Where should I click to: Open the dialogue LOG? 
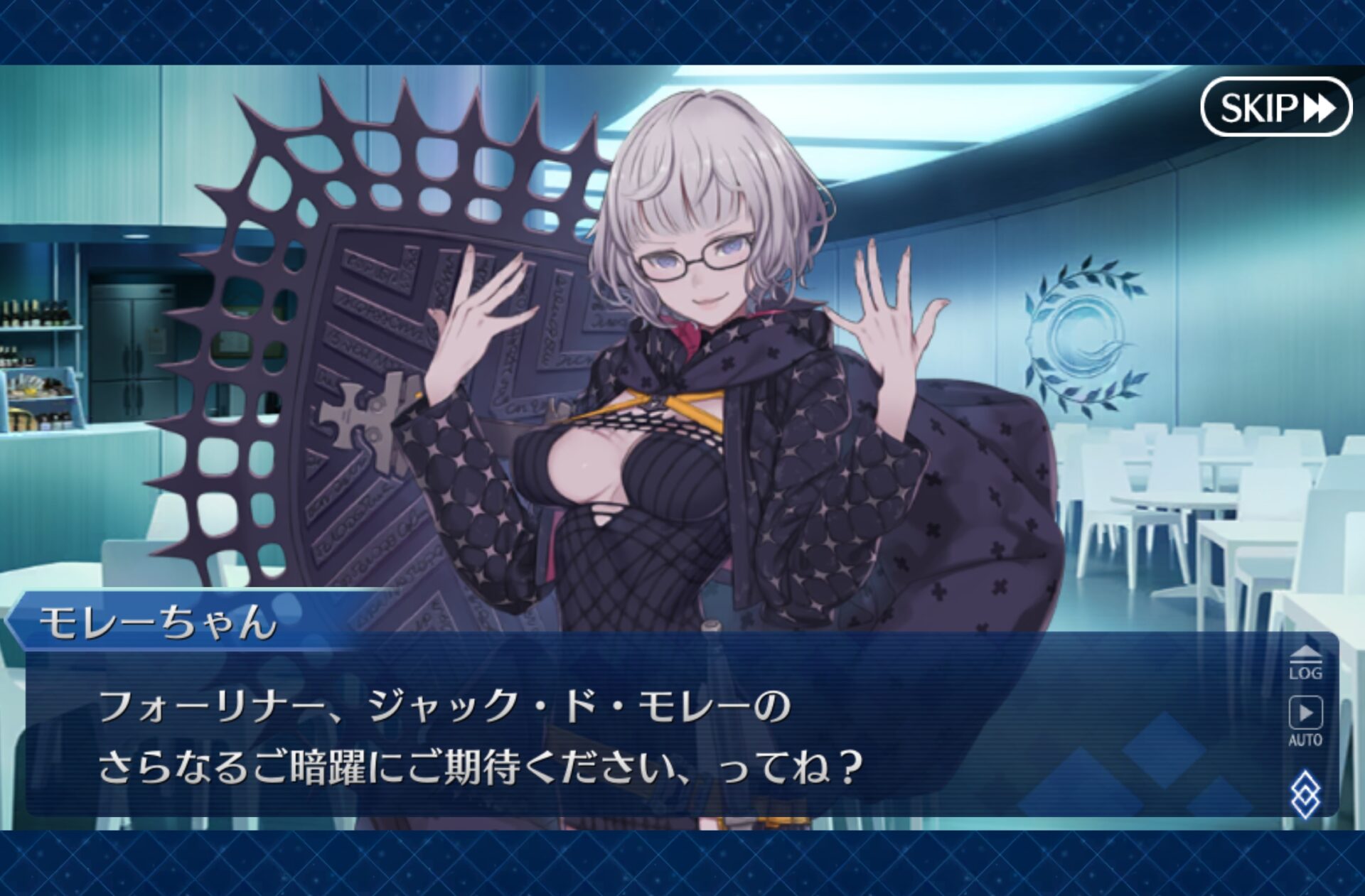click(1305, 664)
